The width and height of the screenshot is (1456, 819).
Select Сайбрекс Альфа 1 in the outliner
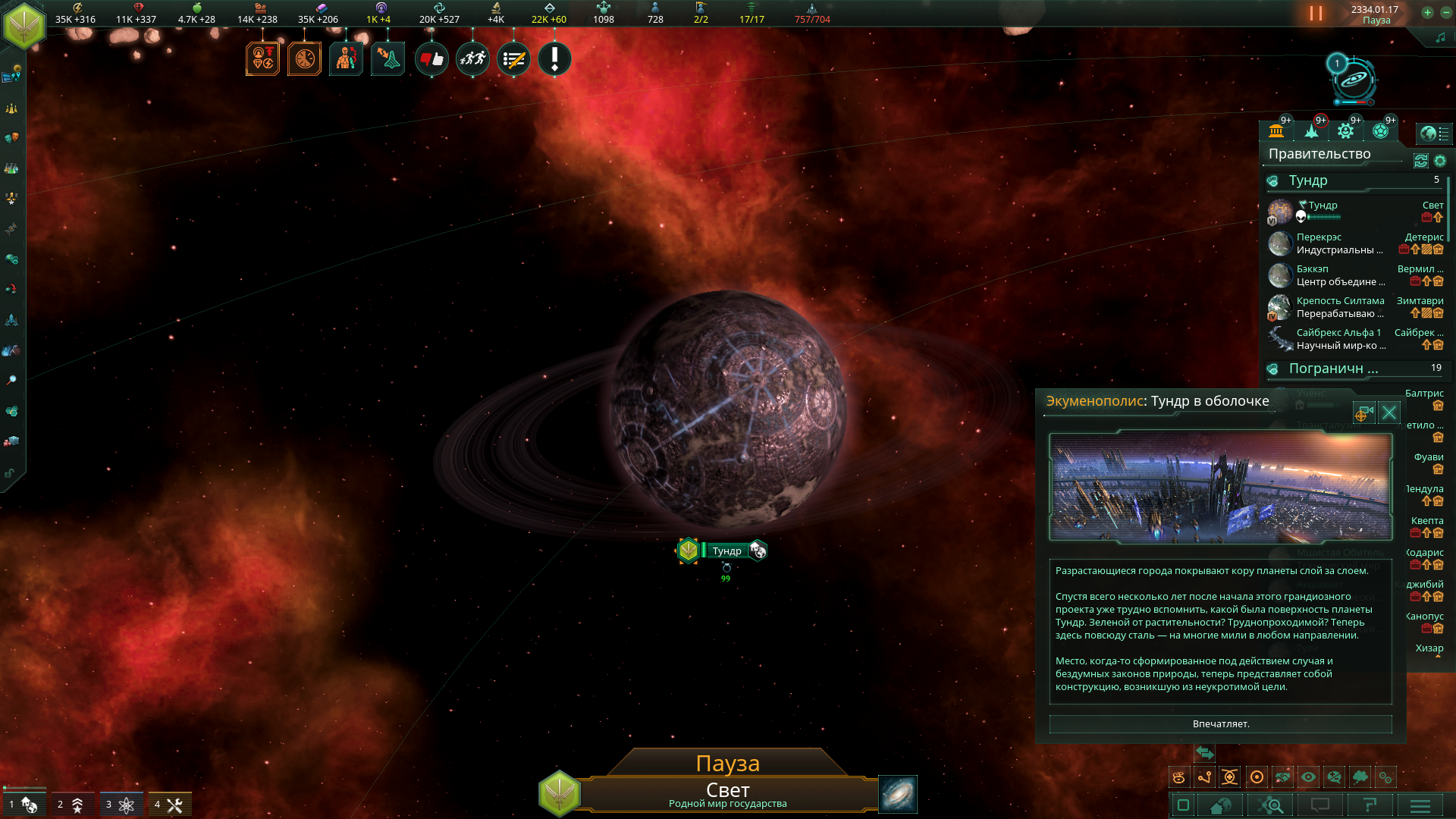click(1338, 333)
